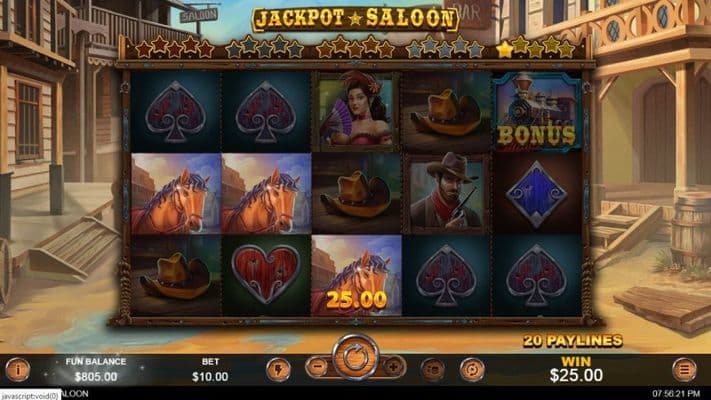The height and width of the screenshot is (400, 711).
Task: Decrease the bet with the minus button
Action: pyautogui.click(x=317, y=367)
